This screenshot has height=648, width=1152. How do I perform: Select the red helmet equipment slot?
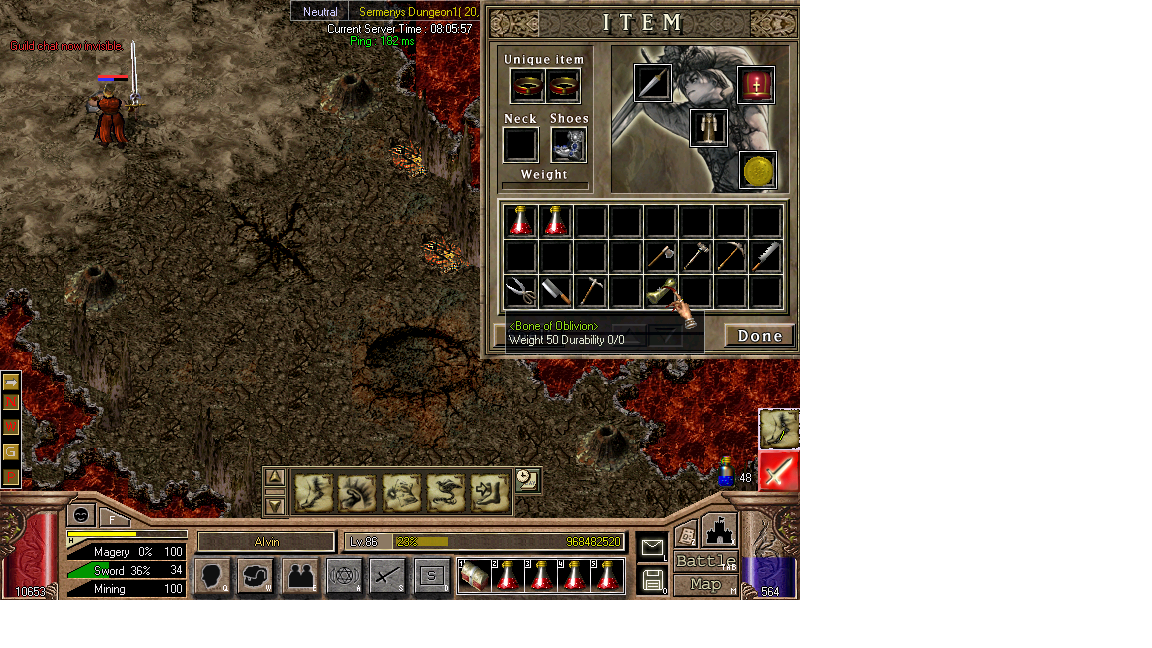coord(756,85)
